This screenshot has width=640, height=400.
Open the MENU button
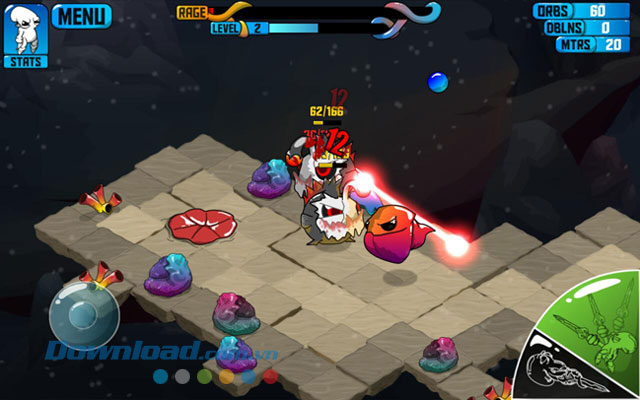coord(81,16)
